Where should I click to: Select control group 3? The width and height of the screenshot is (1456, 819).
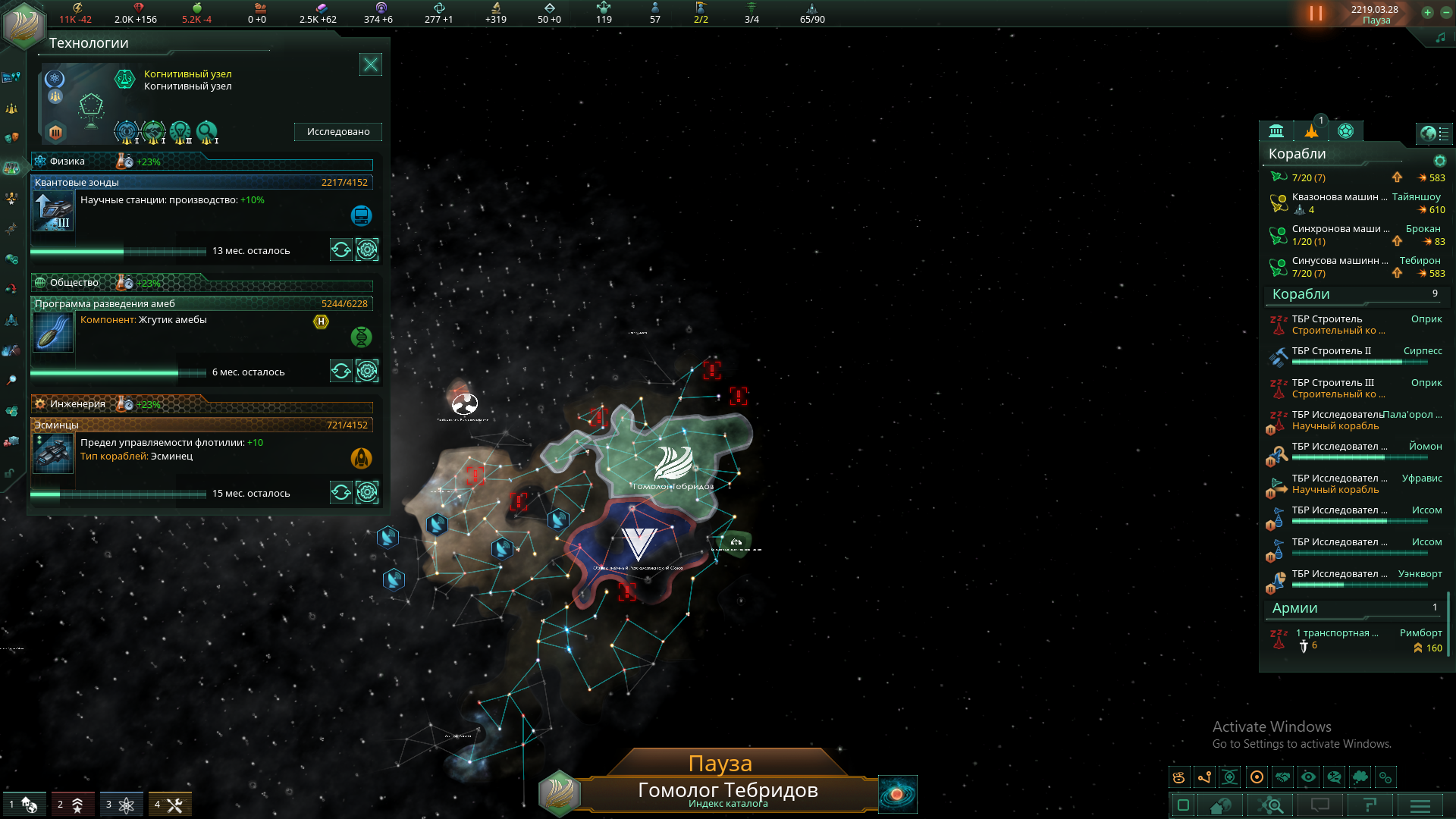tap(121, 804)
